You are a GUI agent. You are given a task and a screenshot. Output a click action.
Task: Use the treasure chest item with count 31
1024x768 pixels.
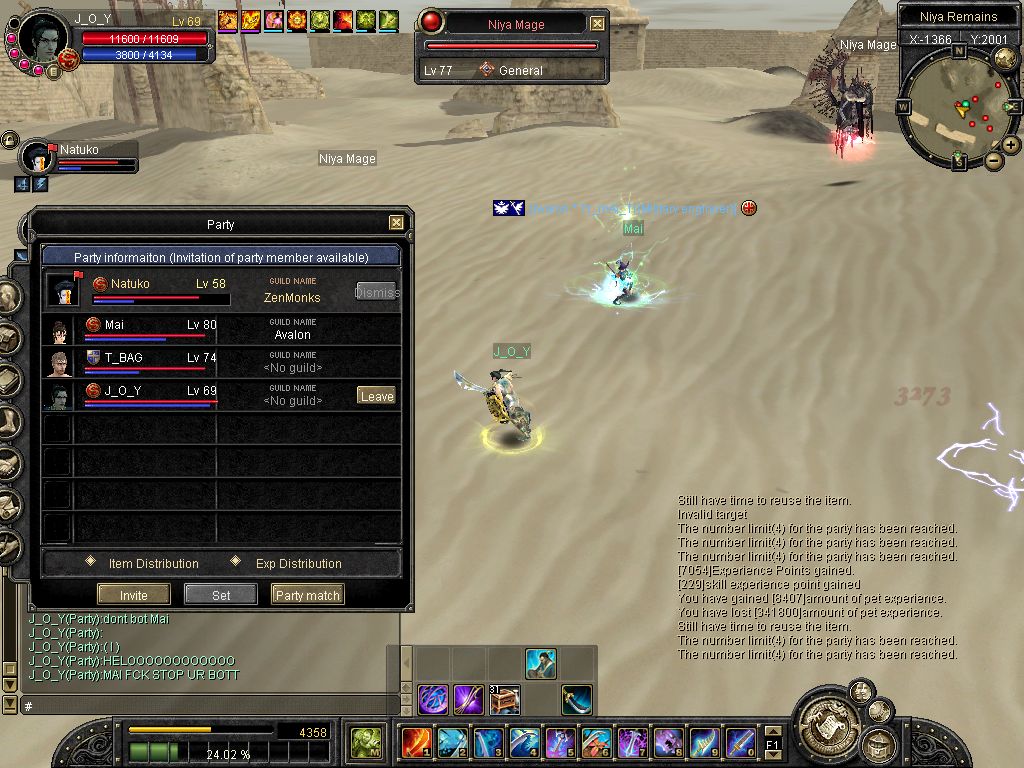click(503, 699)
